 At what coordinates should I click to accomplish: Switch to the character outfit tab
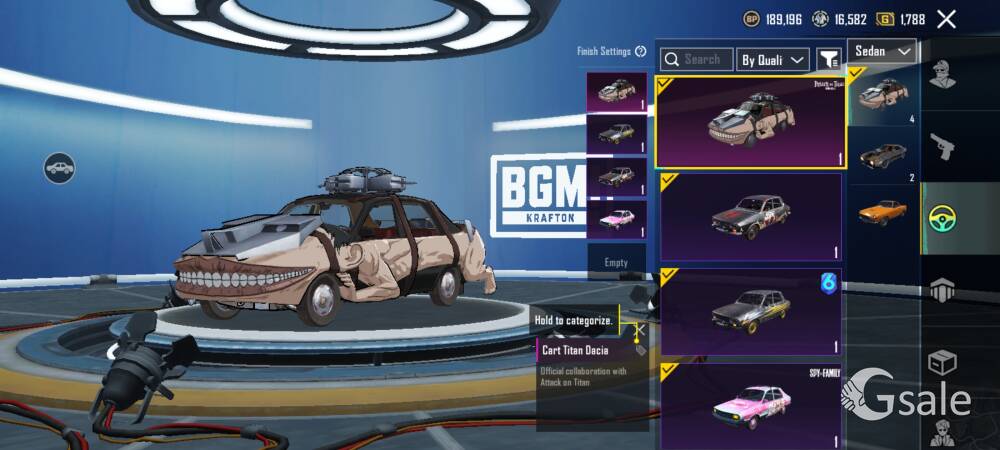point(942,73)
